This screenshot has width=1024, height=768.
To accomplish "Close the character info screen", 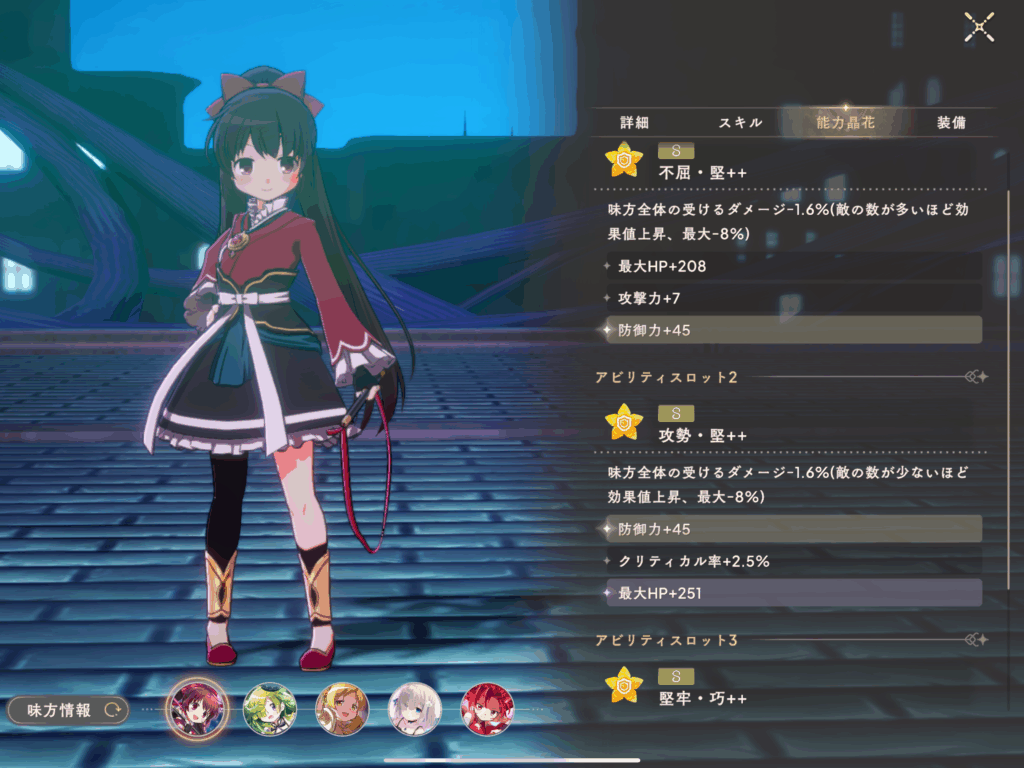I will pyautogui.click(x=978, y=27).
